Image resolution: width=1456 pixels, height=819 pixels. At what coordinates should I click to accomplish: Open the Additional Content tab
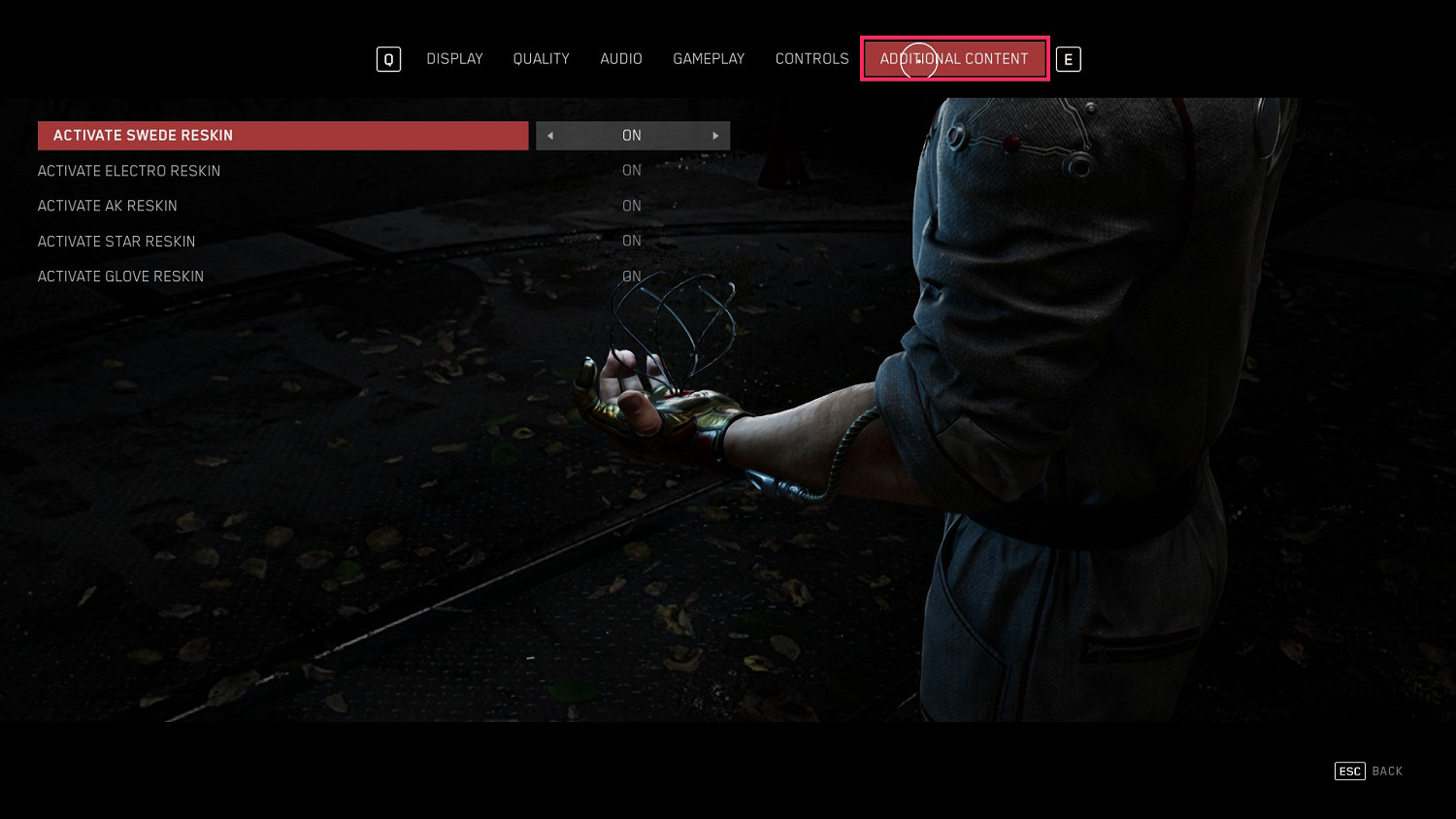point(954,59)
